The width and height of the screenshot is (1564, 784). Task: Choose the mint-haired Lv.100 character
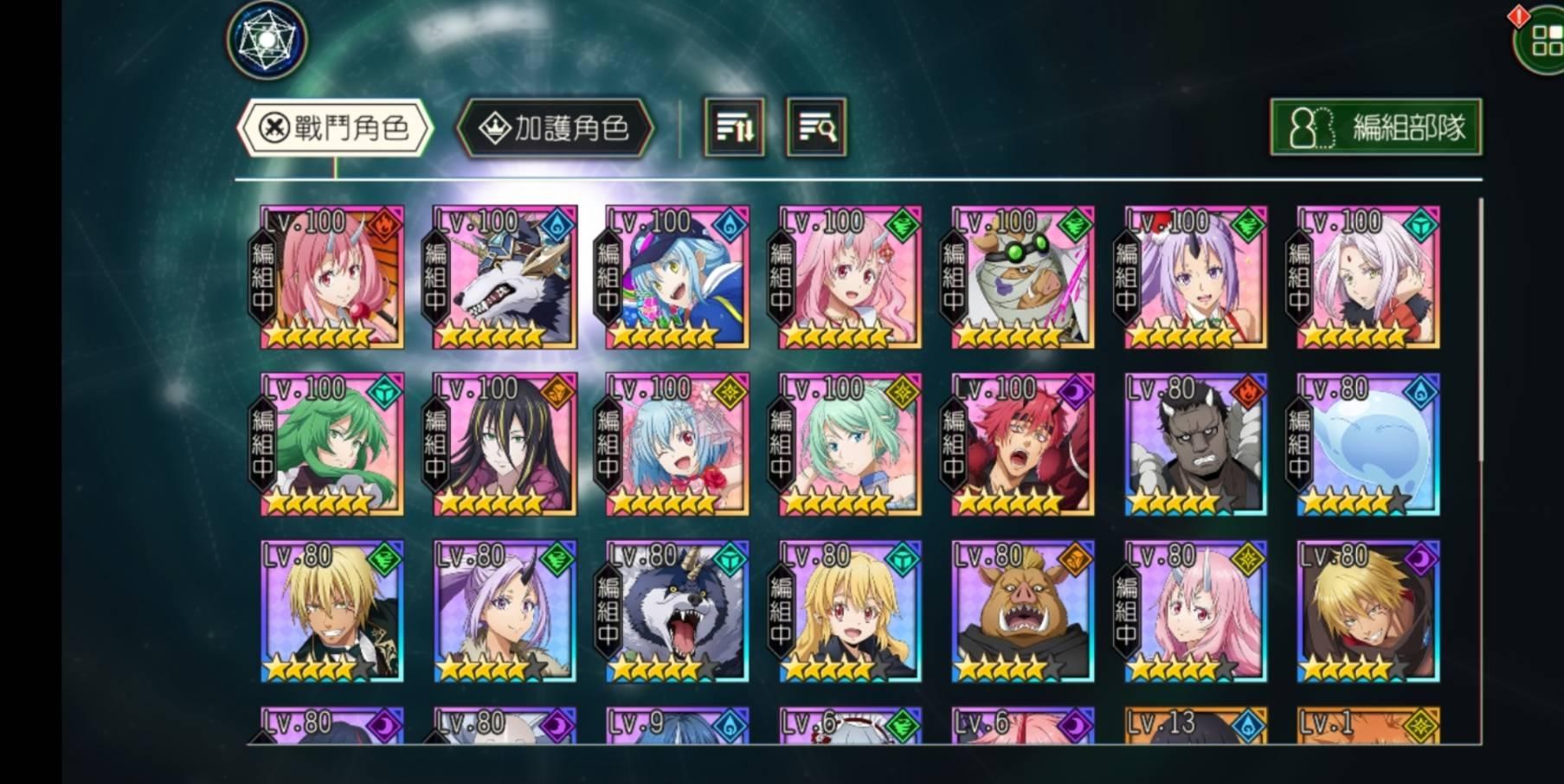[850, 445]
